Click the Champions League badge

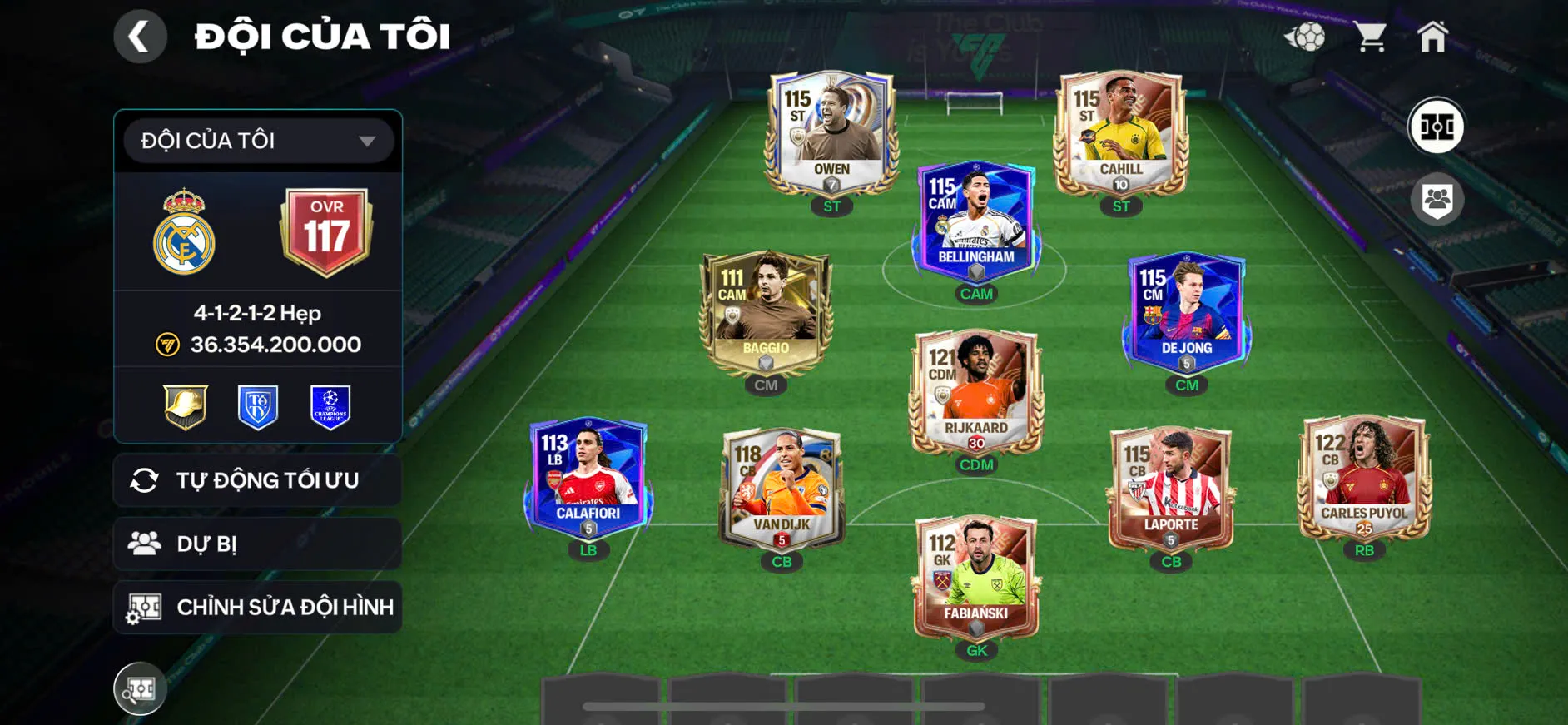pos(330,407)
